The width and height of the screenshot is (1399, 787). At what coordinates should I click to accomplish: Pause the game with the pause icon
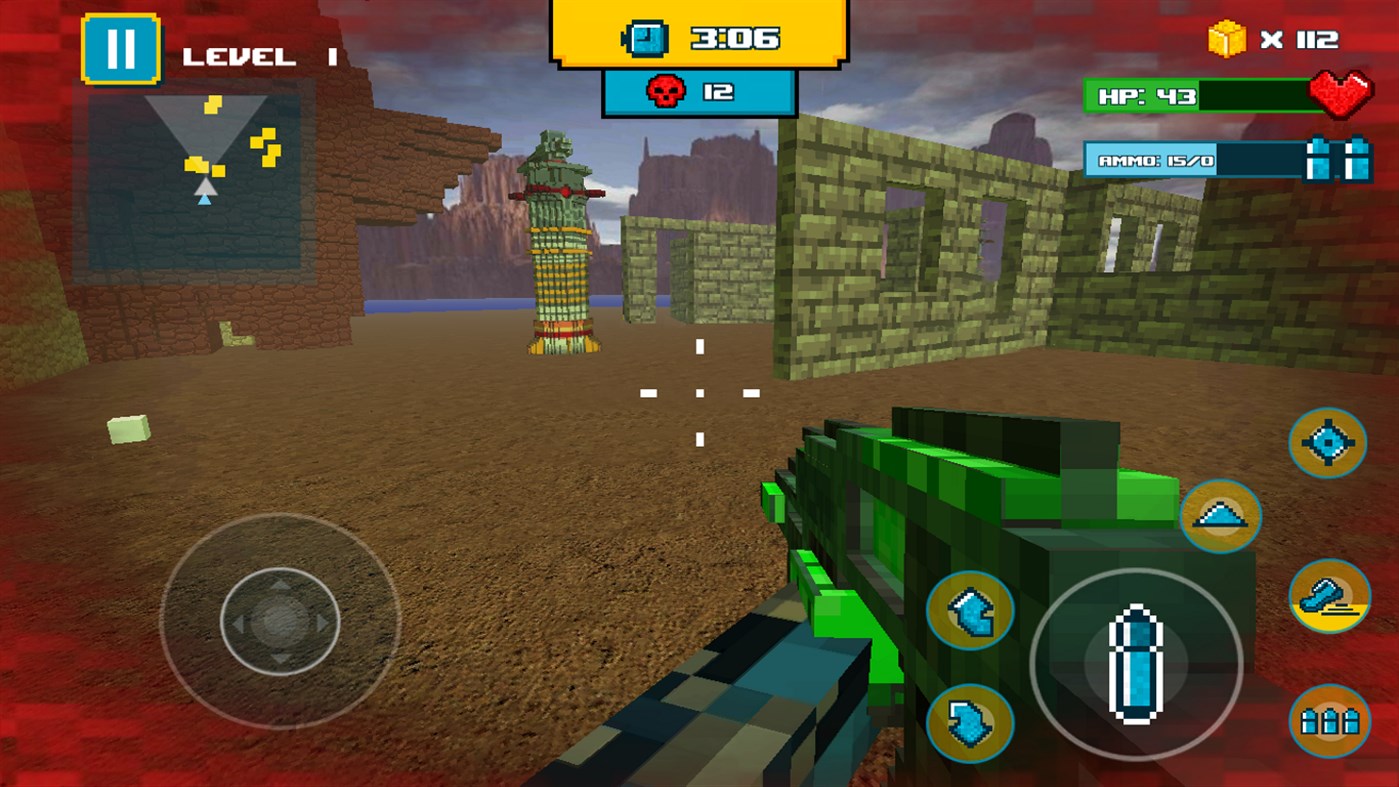120,50
